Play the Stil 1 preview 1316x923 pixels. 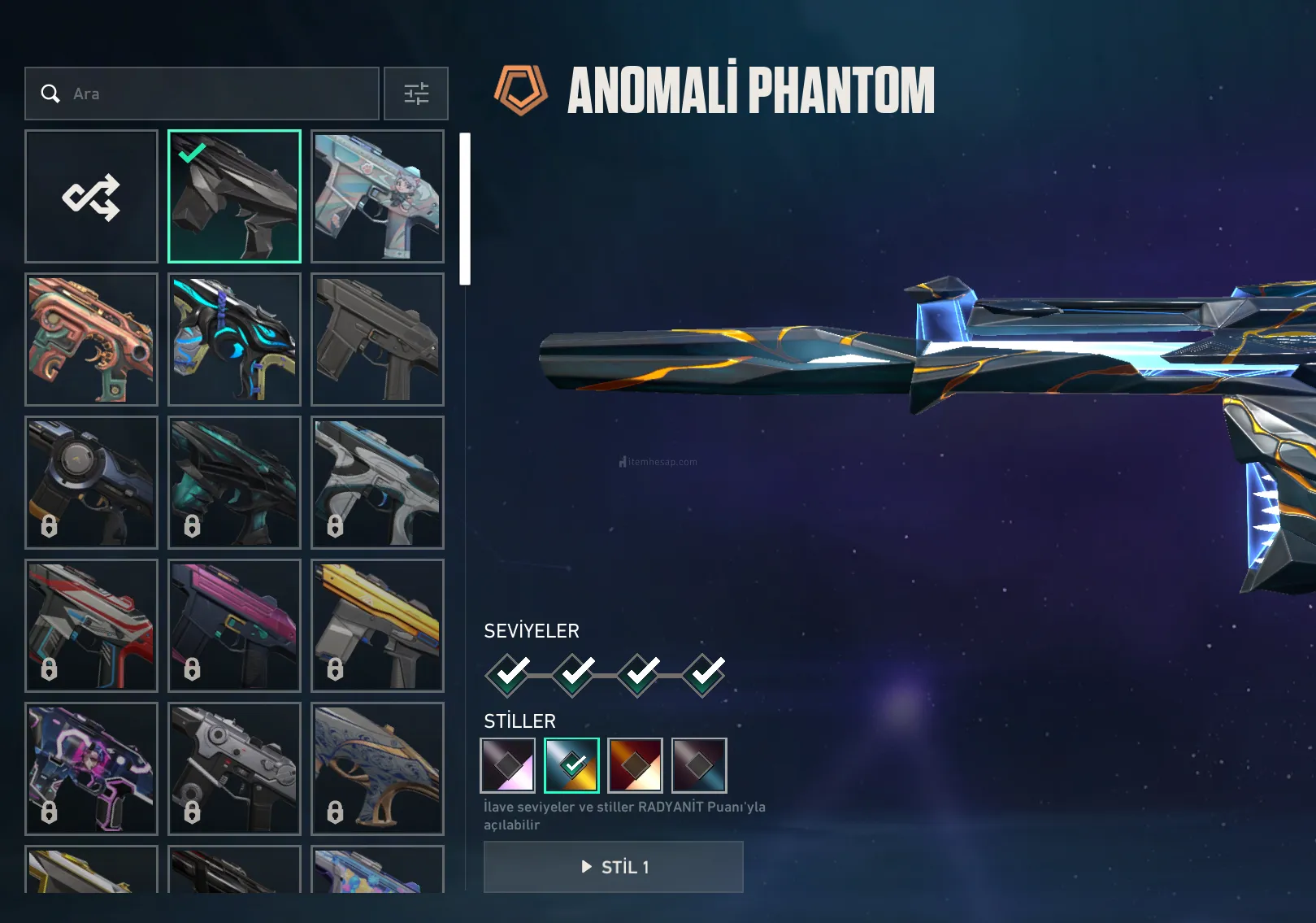tap(614, 867)
